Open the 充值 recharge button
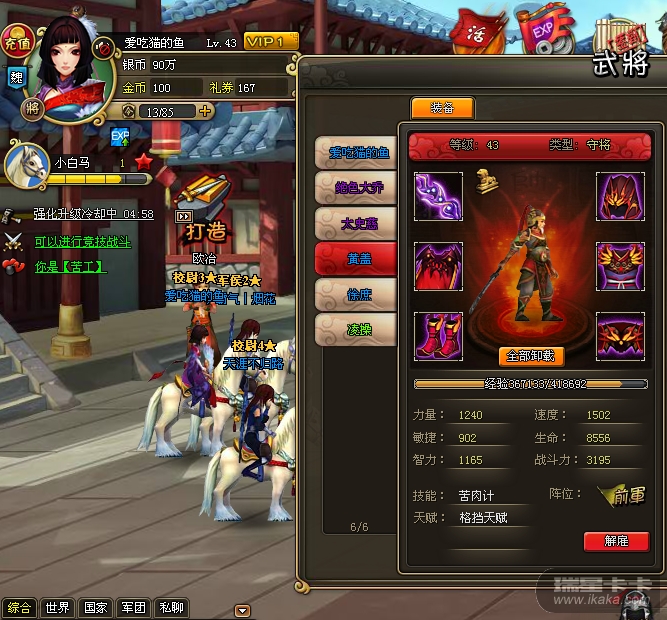The width and height of the screenshot is (667, 620). click(x=16, y=43)
